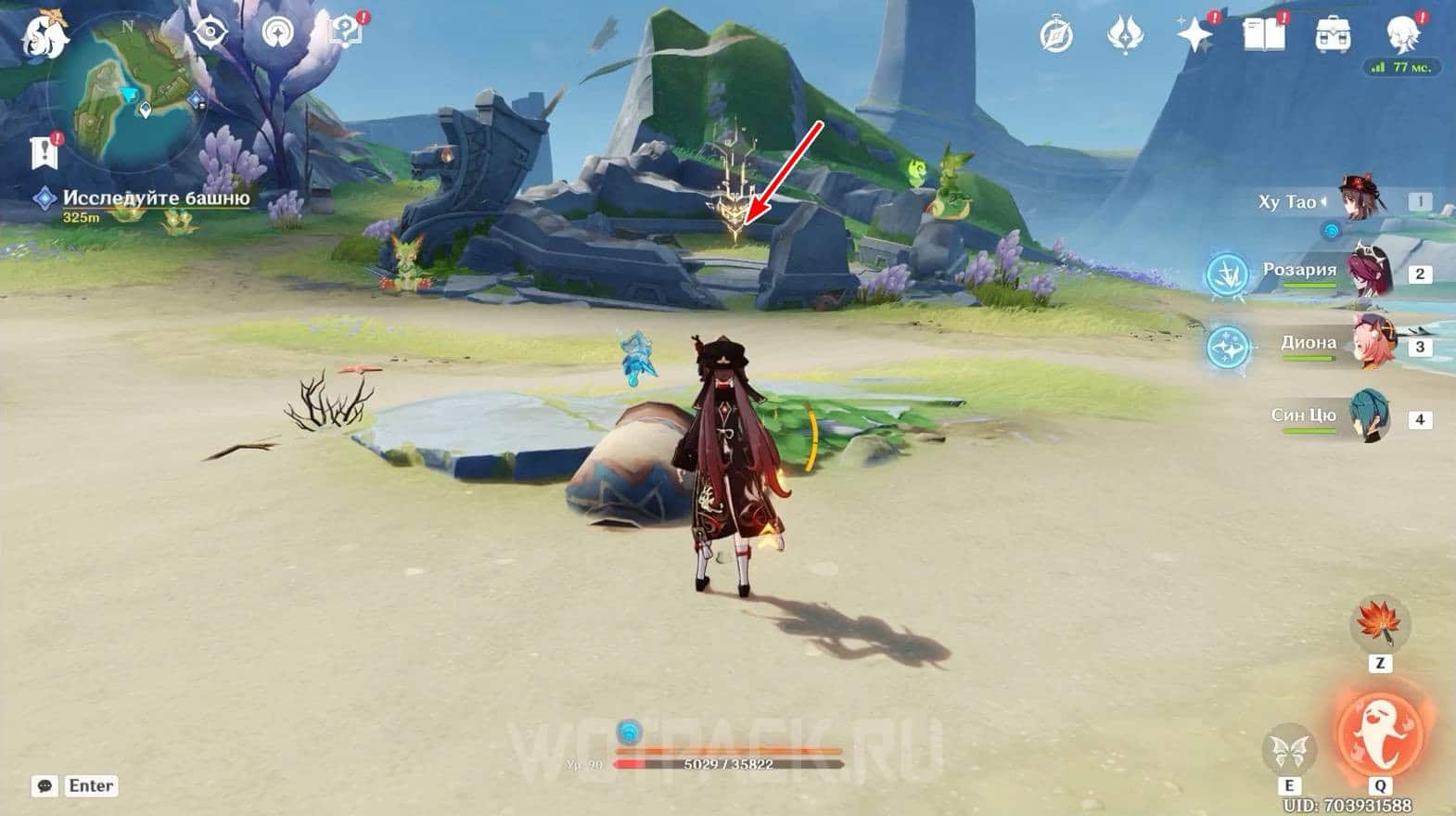Open the chat box icon
1456x816 pixels.
[45, 786]
